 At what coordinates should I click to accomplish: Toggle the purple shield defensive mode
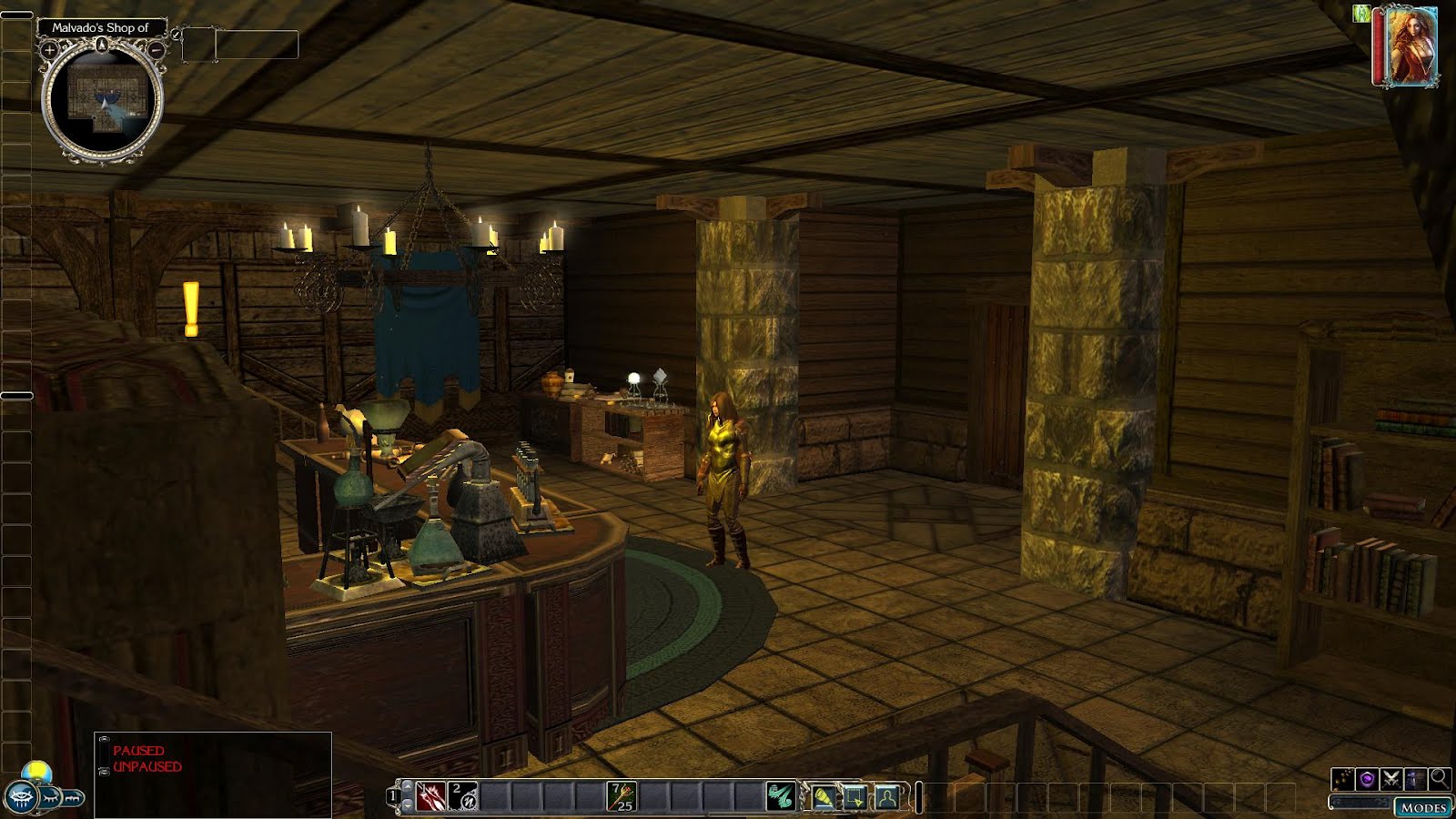1366,779
